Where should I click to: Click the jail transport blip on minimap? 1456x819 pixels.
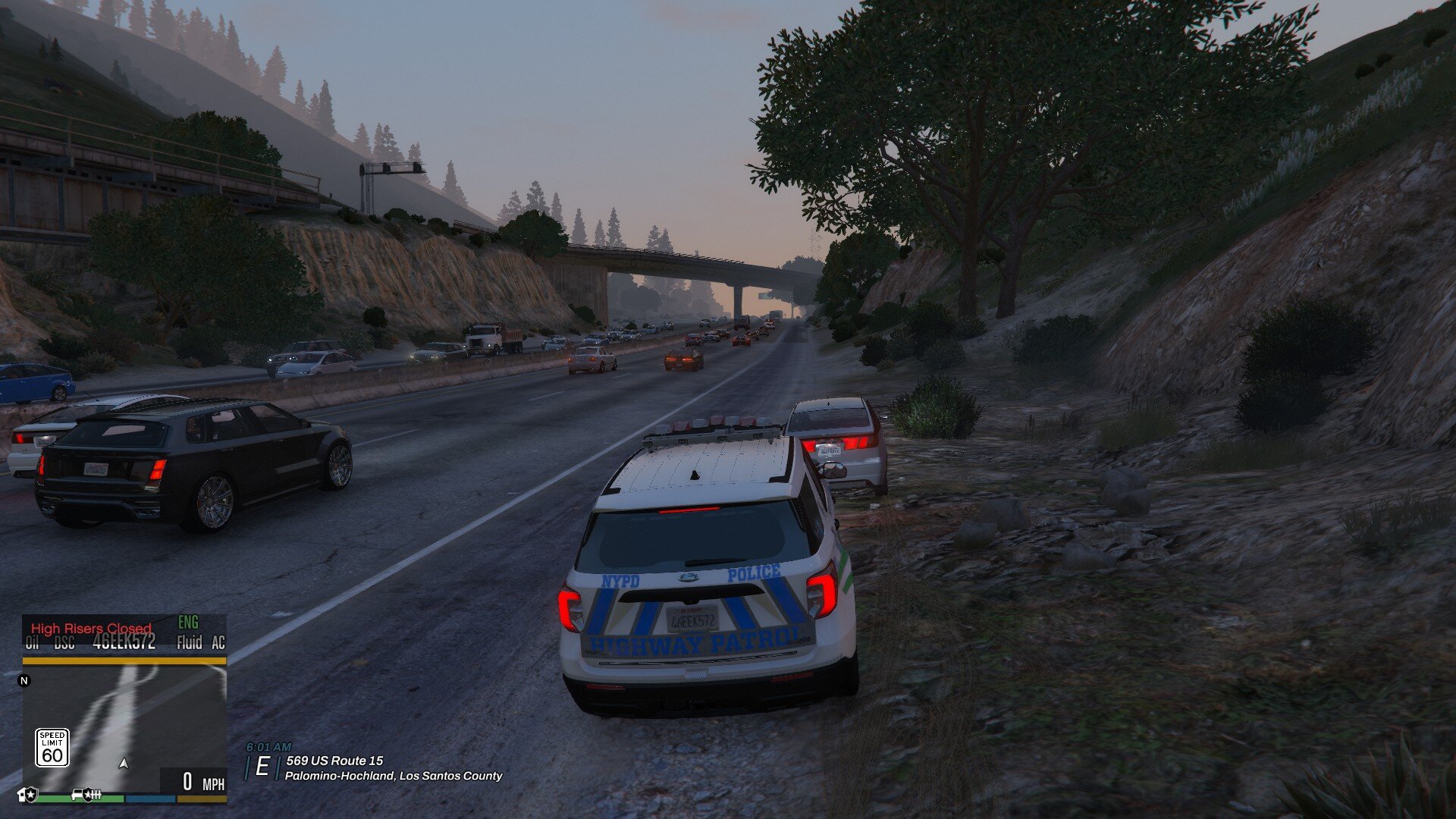pyautogui.click(x=87, y=795)
